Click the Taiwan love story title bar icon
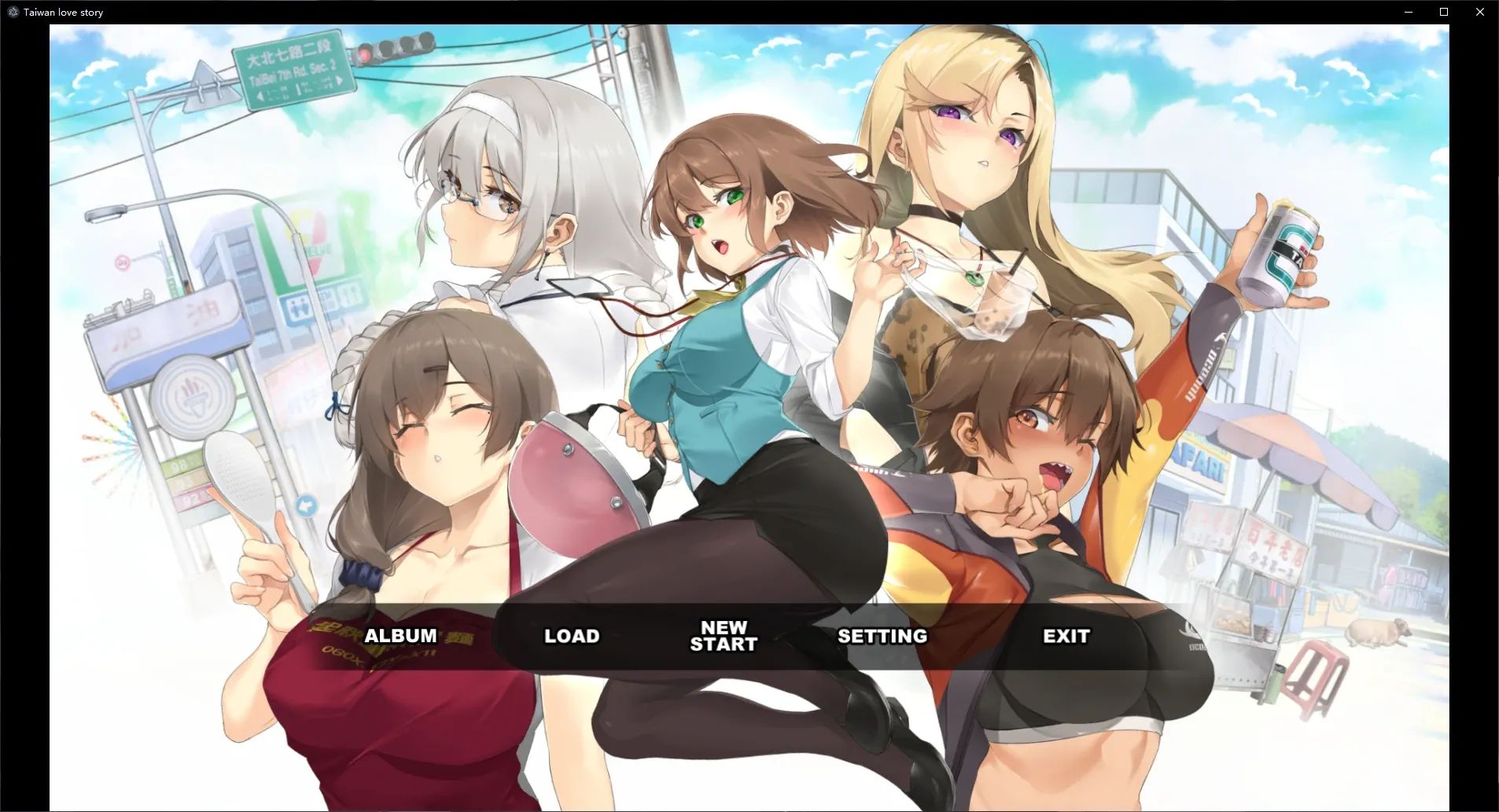The height and width of the screenshot is (812, 1499). click(12, 12)
